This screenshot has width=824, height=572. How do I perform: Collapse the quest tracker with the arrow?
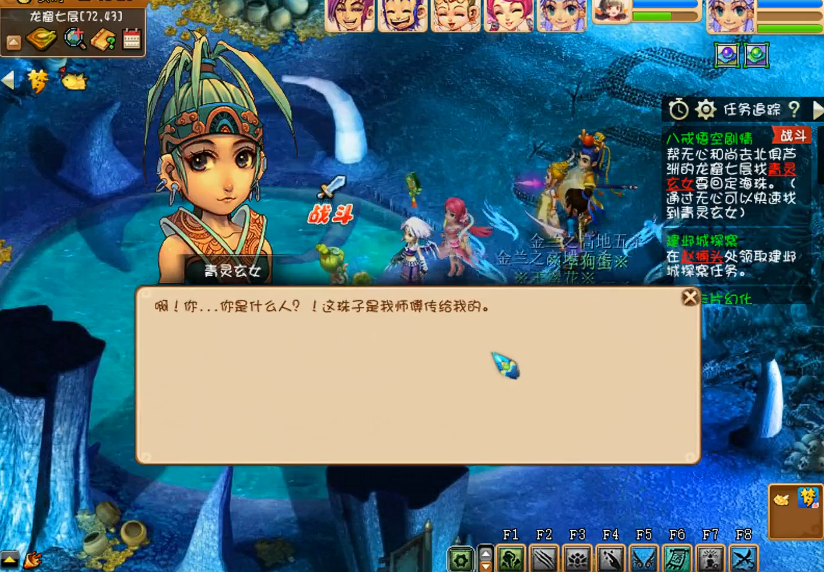tap(817, 109)
